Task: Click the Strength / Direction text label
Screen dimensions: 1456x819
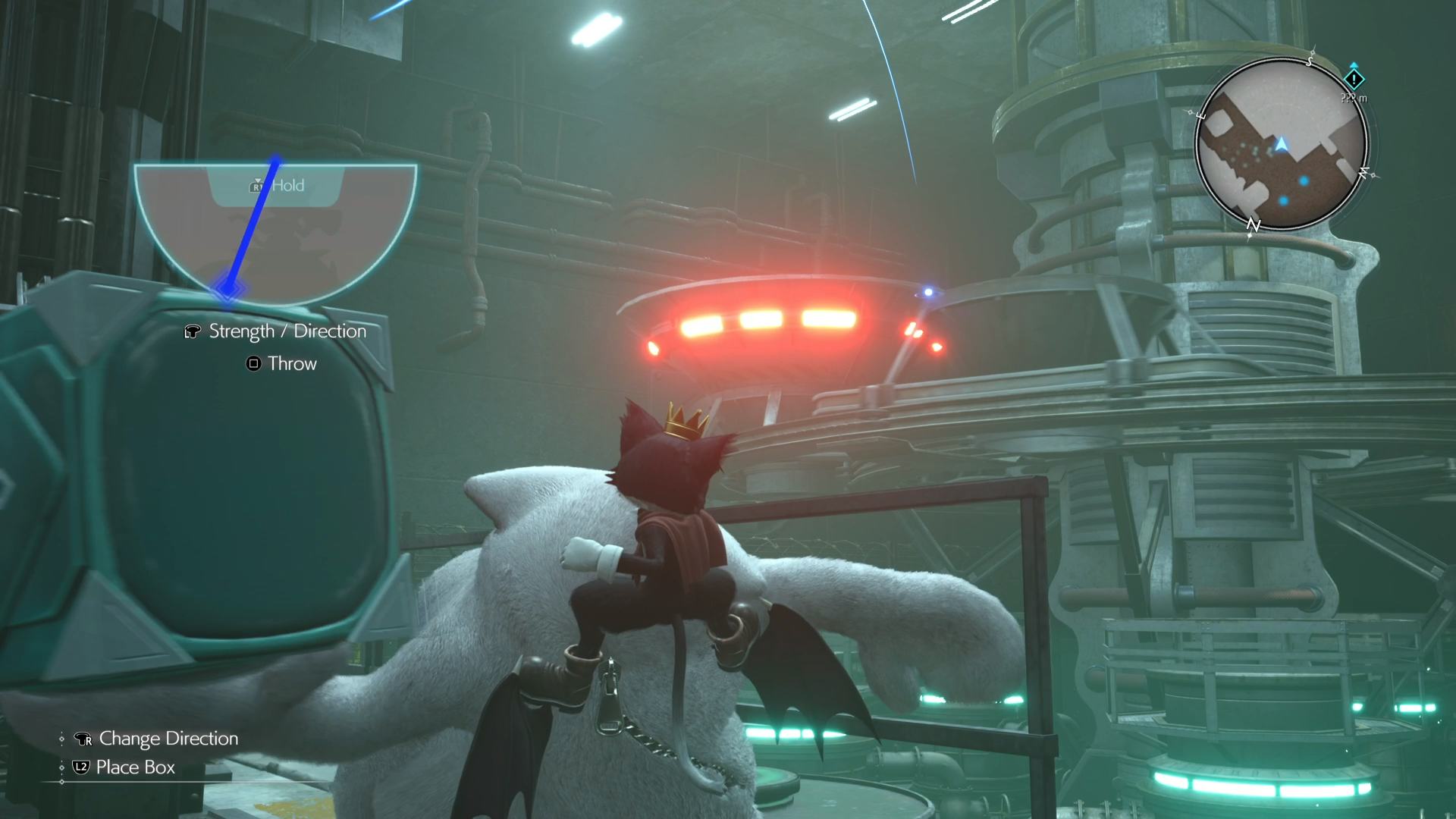Action: tap(287, 331)
